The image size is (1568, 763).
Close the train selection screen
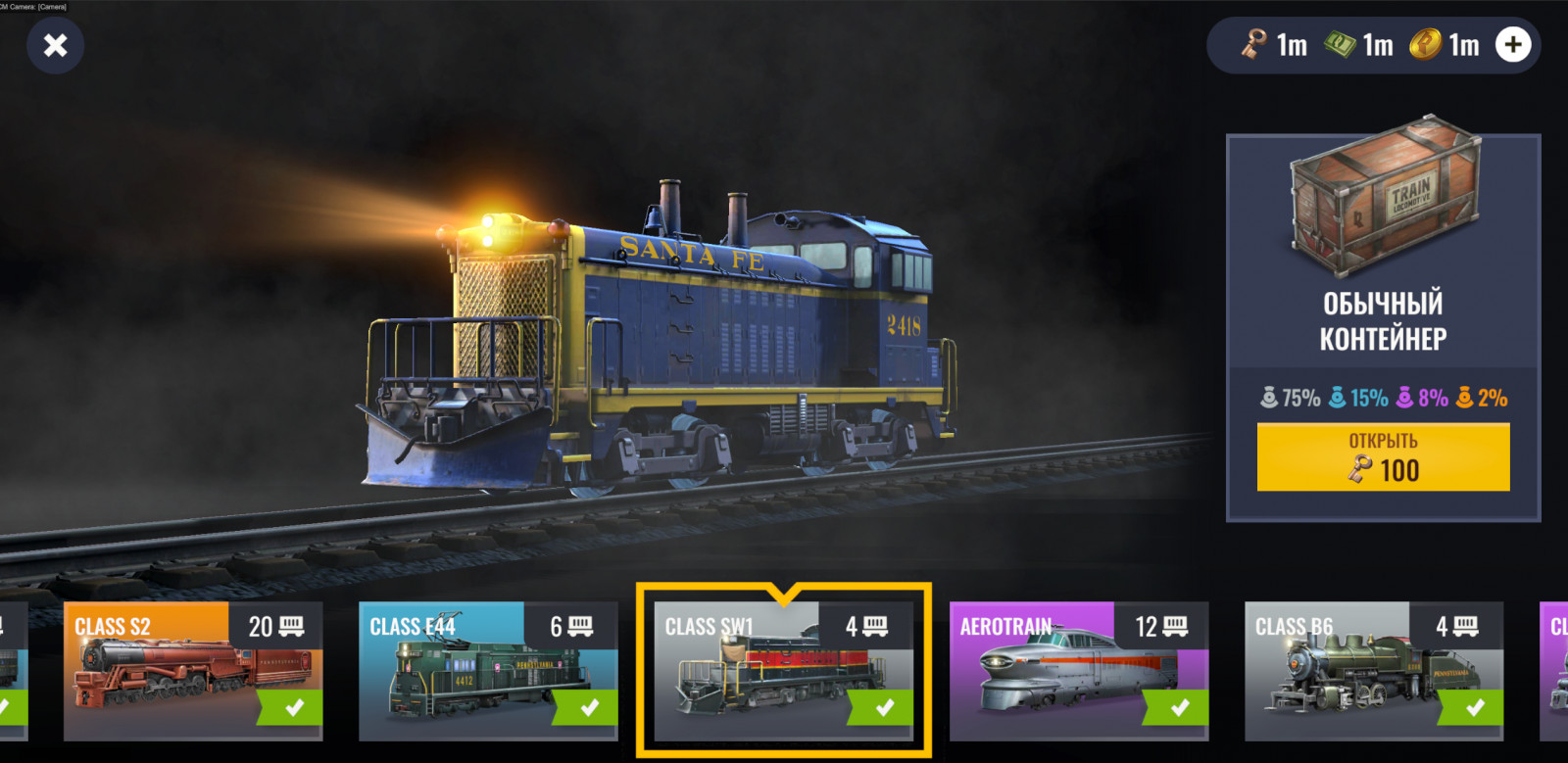point(56,45)
